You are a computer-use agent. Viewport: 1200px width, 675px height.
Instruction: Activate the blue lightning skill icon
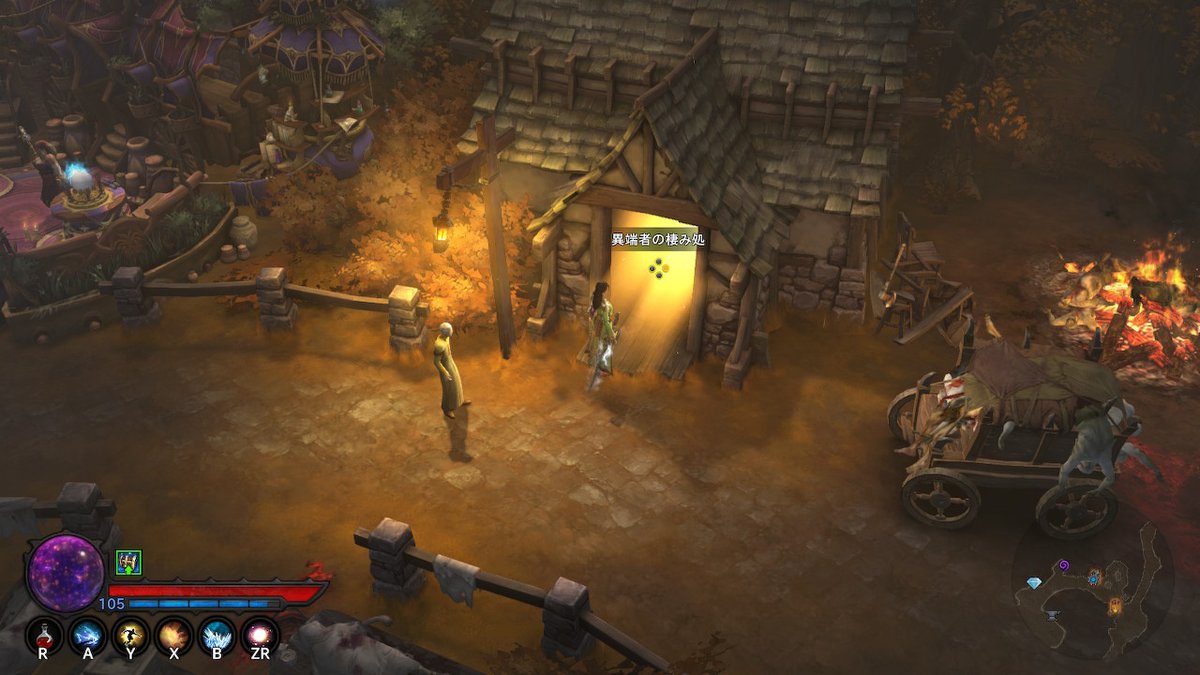tap(88, 634)
